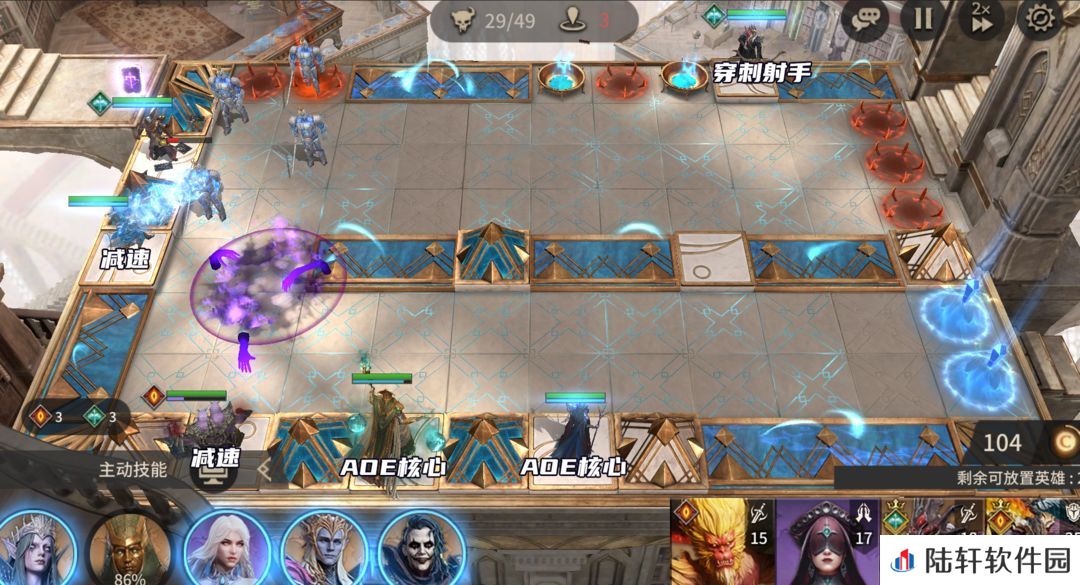Activate the white-haired woman hero skill
1080x585 pixels.
tap(226, 548)
